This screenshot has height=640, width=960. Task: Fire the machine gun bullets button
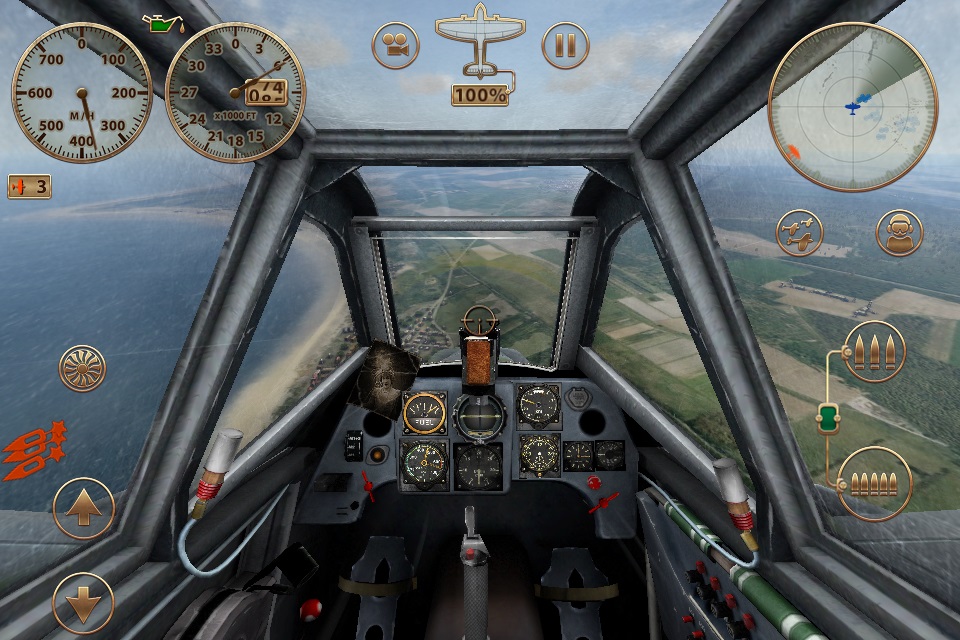874,484
